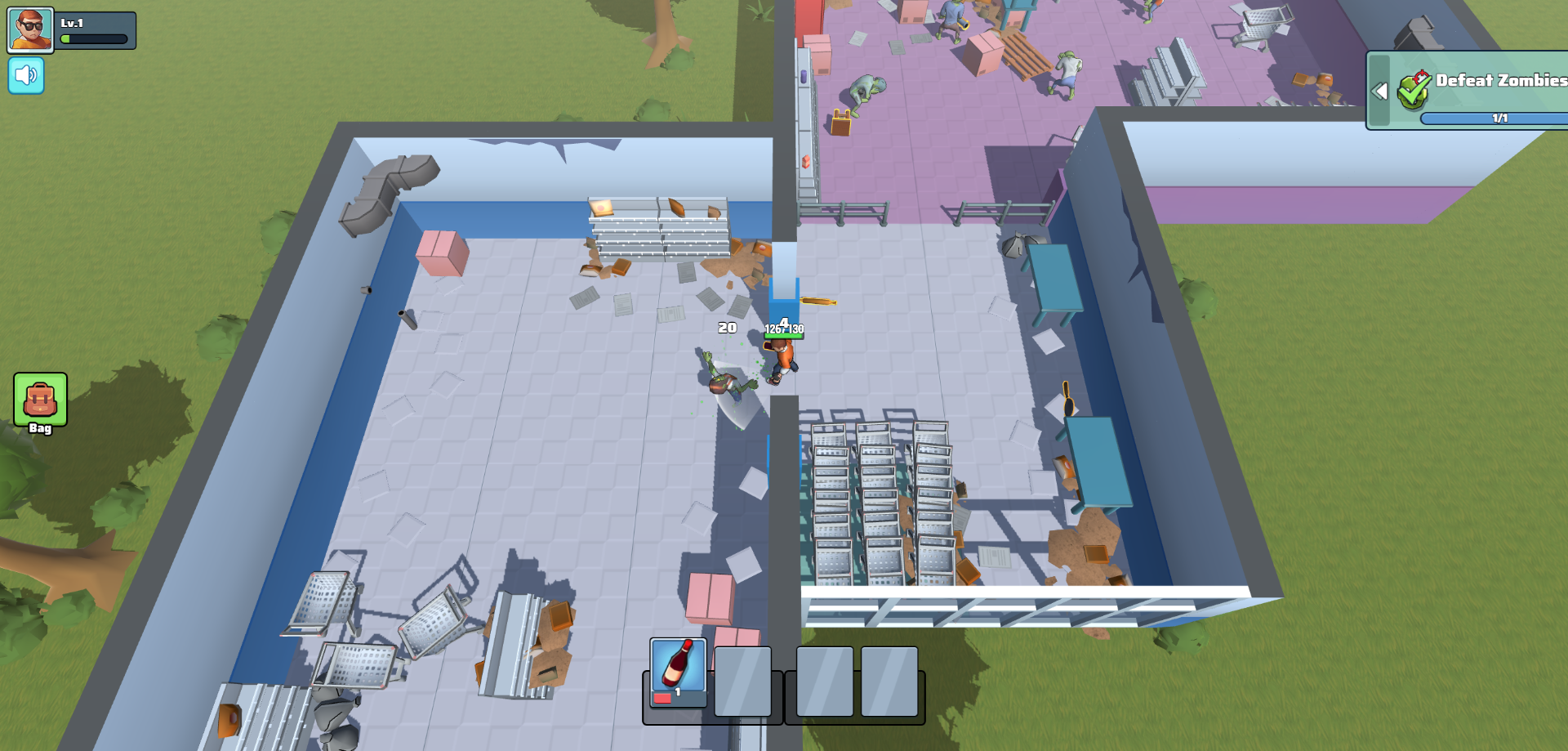Select the red bottle hotbar slot
The height and width of the screenshot is (751, 1568).
[x=678, y=672]
